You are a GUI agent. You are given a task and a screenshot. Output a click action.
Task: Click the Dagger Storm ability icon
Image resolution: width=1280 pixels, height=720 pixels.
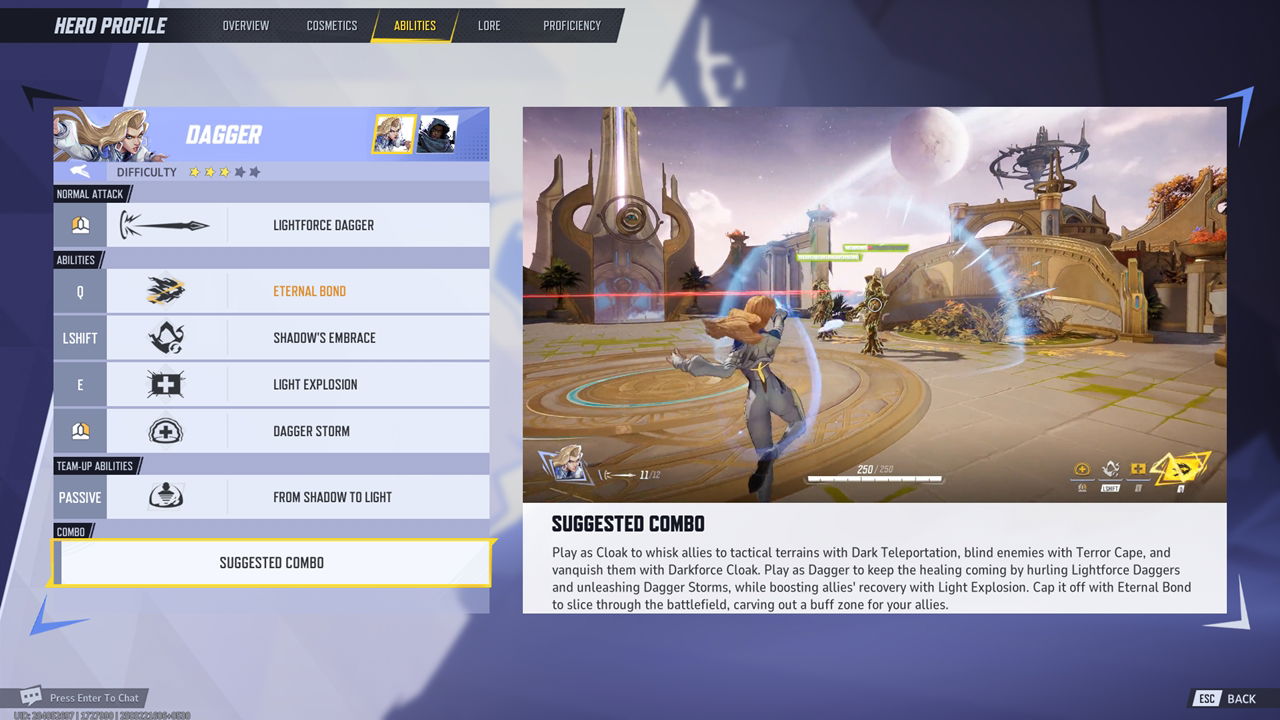click(167, 430)
